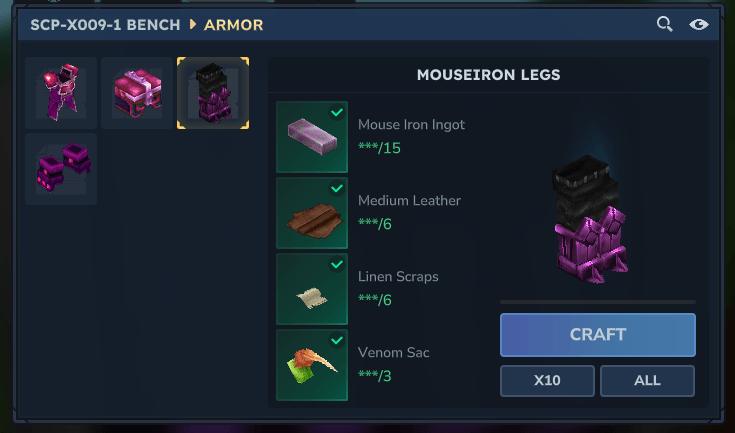Go back to SCP-X009-1 Bench breadcrumb
Viewport: 735px width, 433px height.
(x=106, y=25)
